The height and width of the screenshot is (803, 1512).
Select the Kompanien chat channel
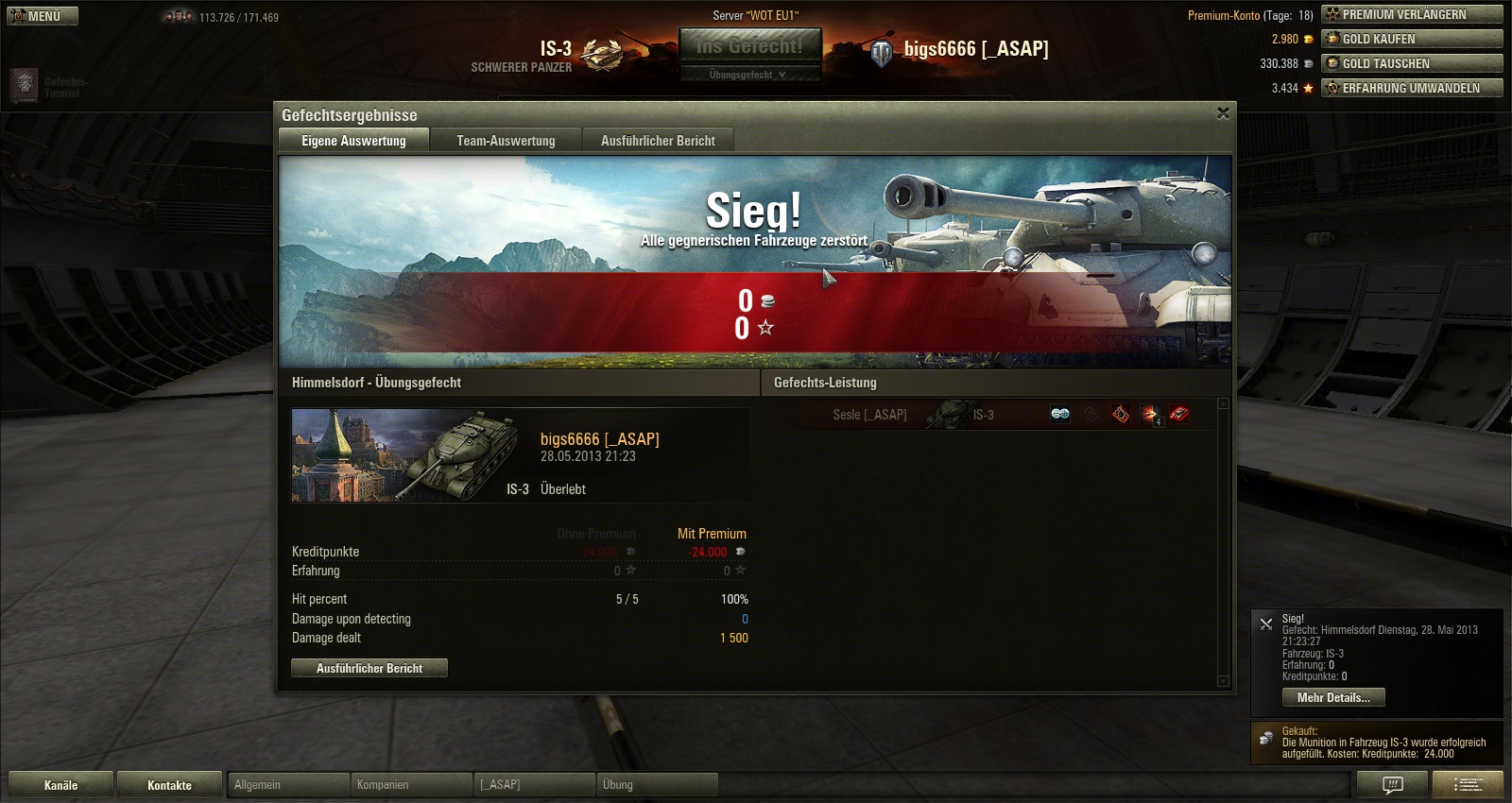click(412, 785)
